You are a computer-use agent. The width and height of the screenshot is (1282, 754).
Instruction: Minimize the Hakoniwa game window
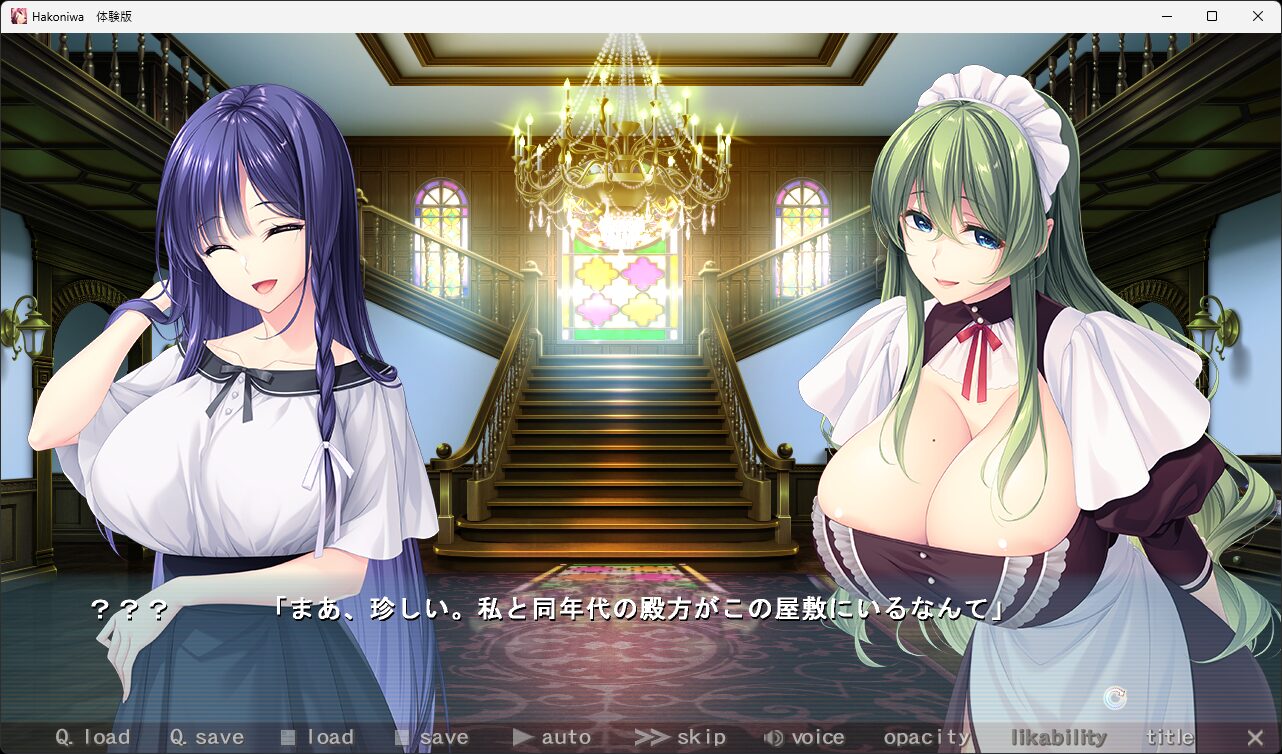(1166, 16)
